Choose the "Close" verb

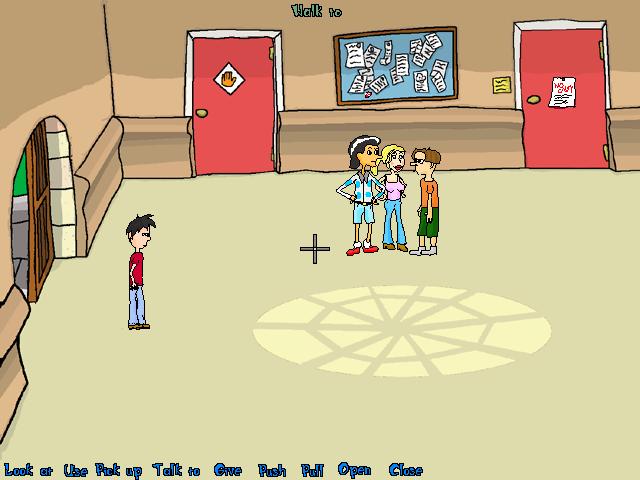tap(405, 470)
